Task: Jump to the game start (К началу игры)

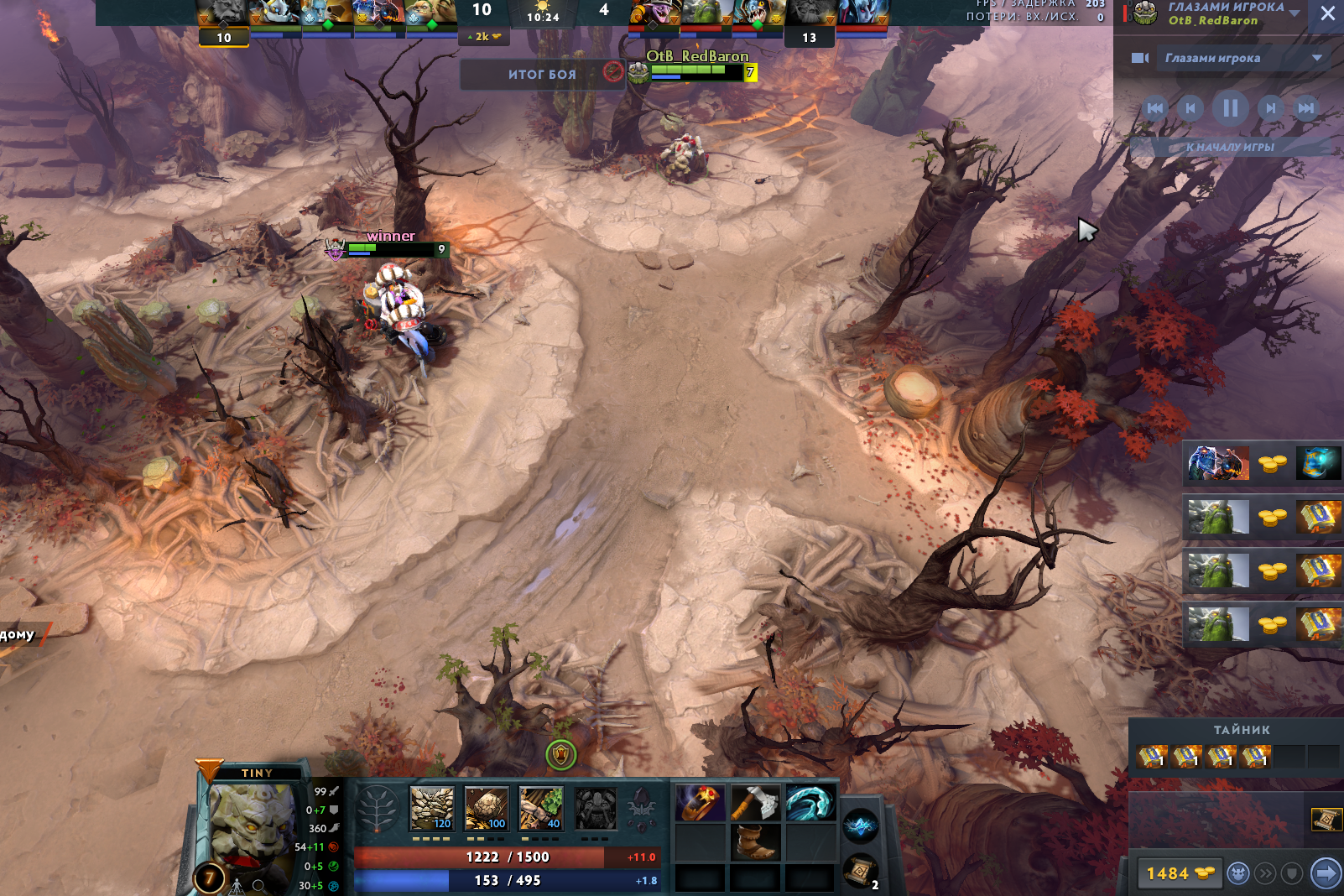Action: tap(1230, 147)
